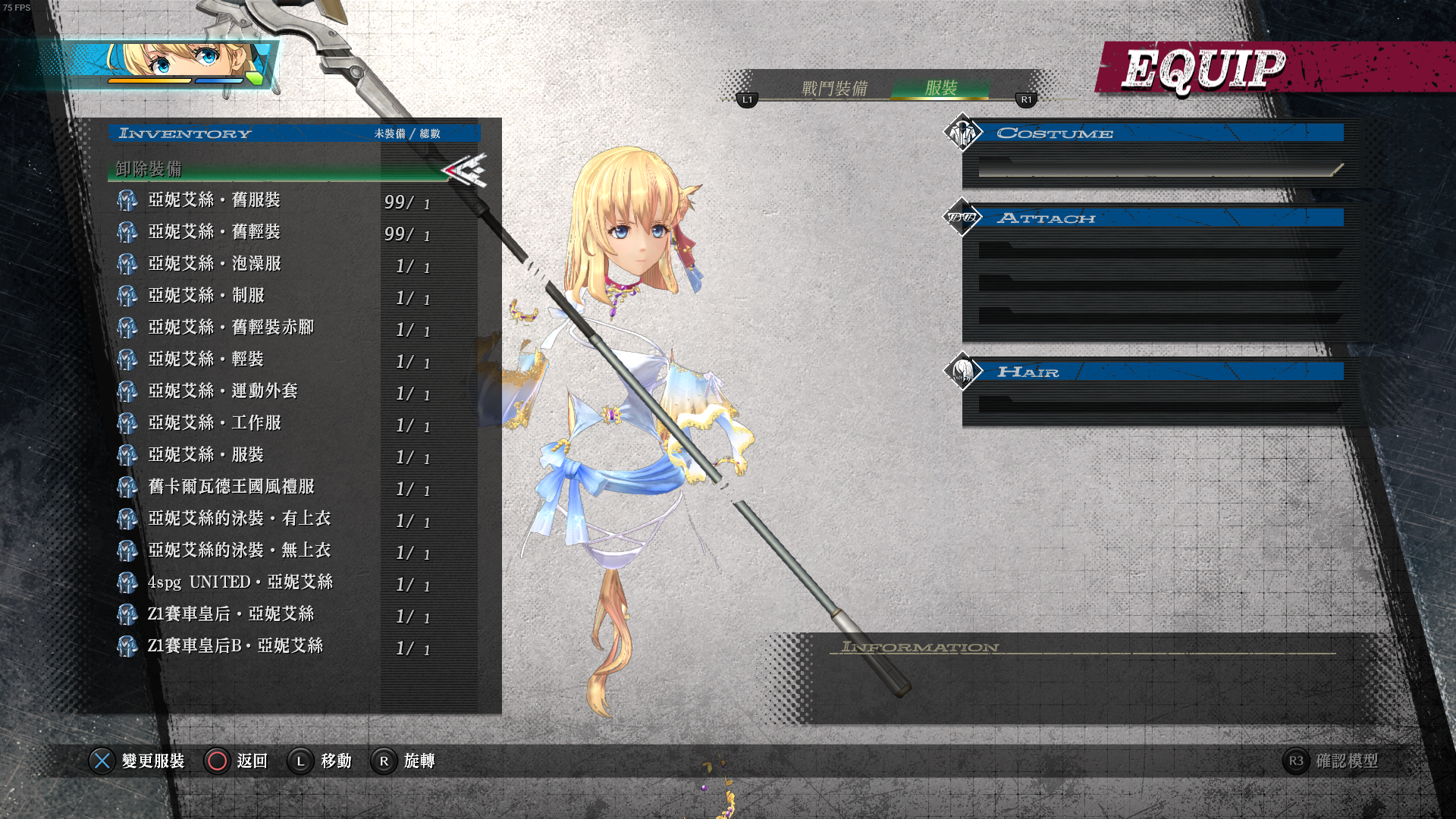The height and width of the screenshot is (819, 1456).
Task: Click the clothing icon beside 亞妮艾絲·舊服裝
Action: click(x=127, y=200)
